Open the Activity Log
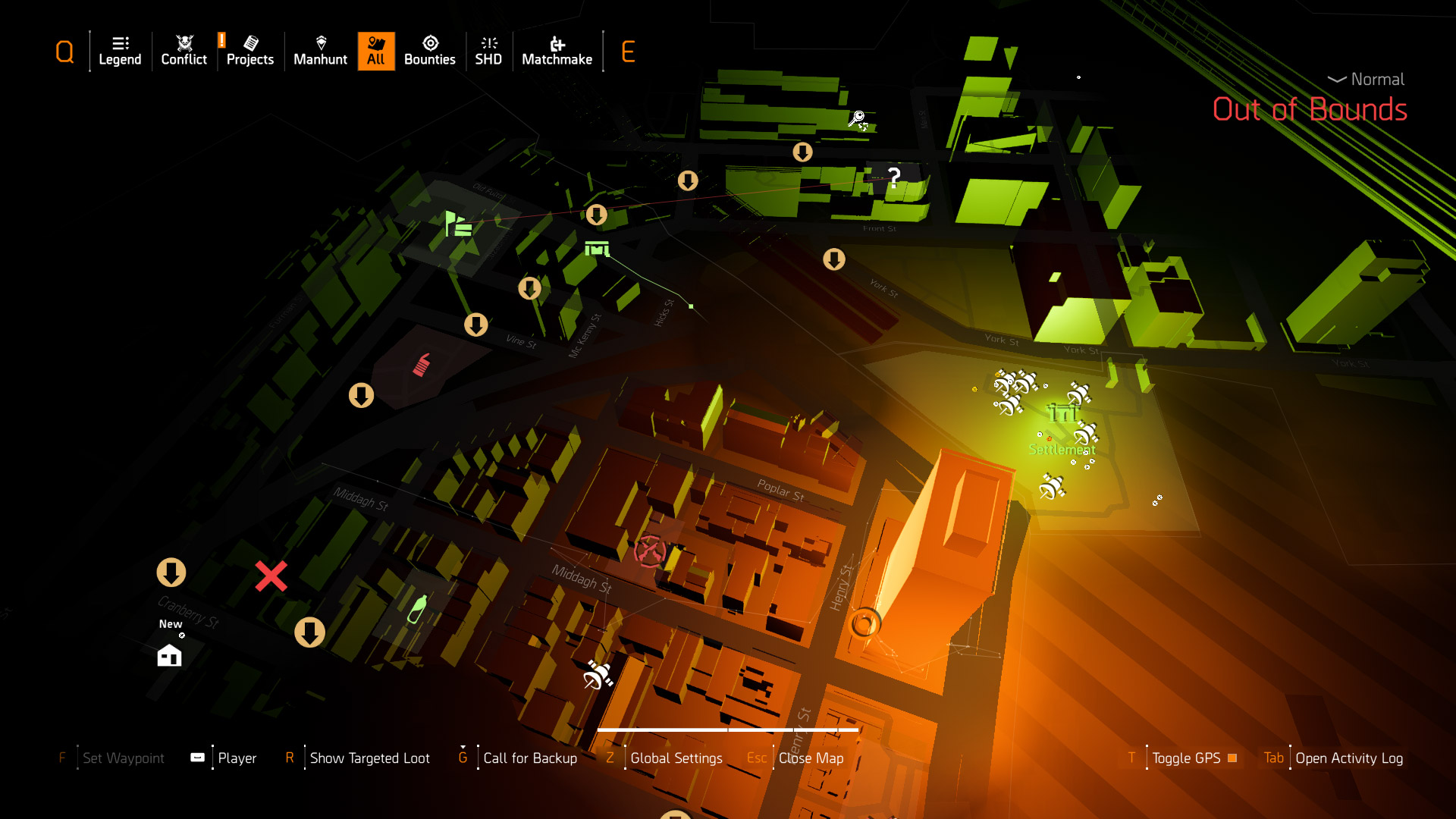This screenshot has height=819, width=1456. click(1348, 758)
